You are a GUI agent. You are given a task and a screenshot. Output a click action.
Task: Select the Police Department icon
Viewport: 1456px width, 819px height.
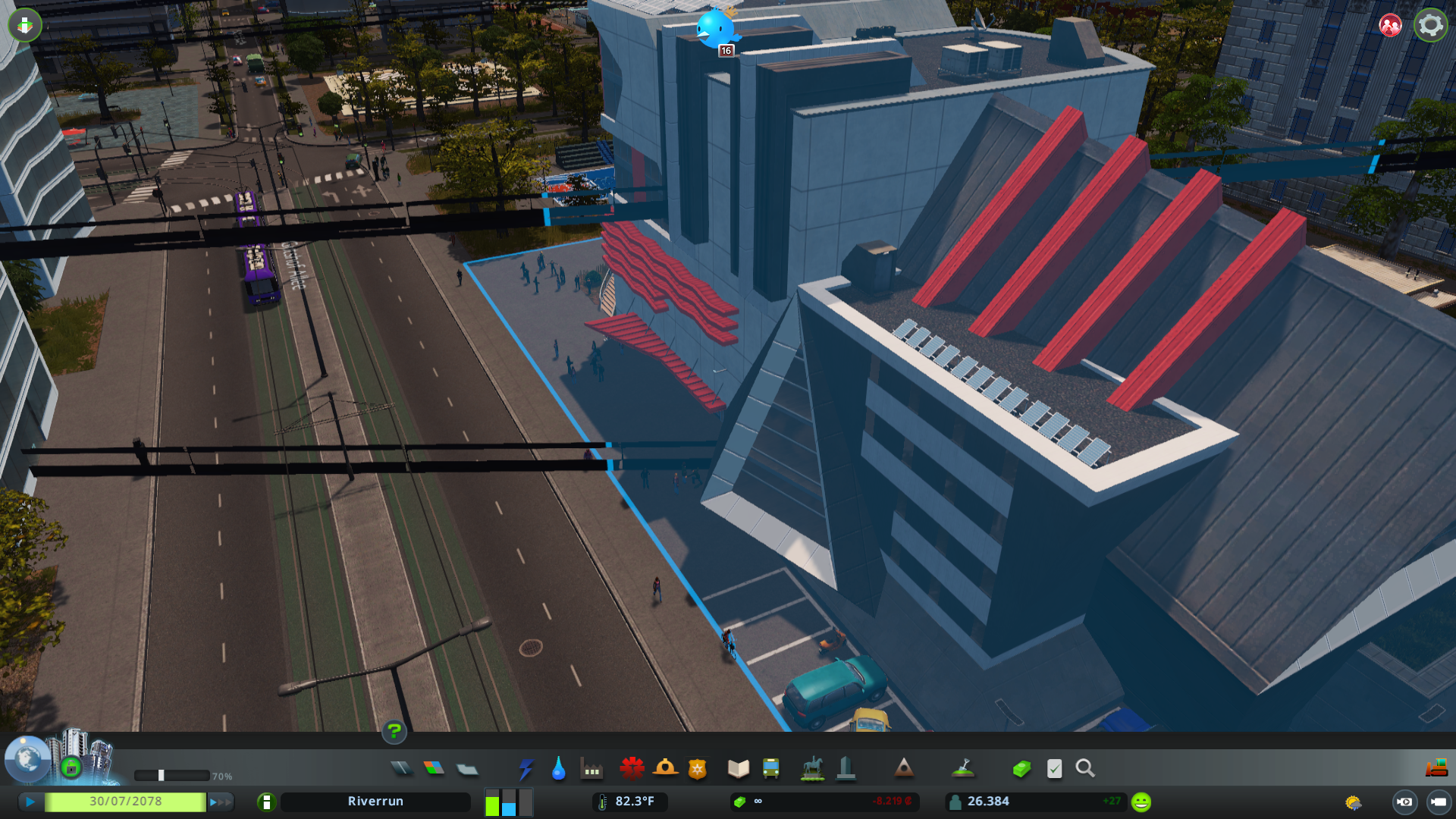point(697,768)
